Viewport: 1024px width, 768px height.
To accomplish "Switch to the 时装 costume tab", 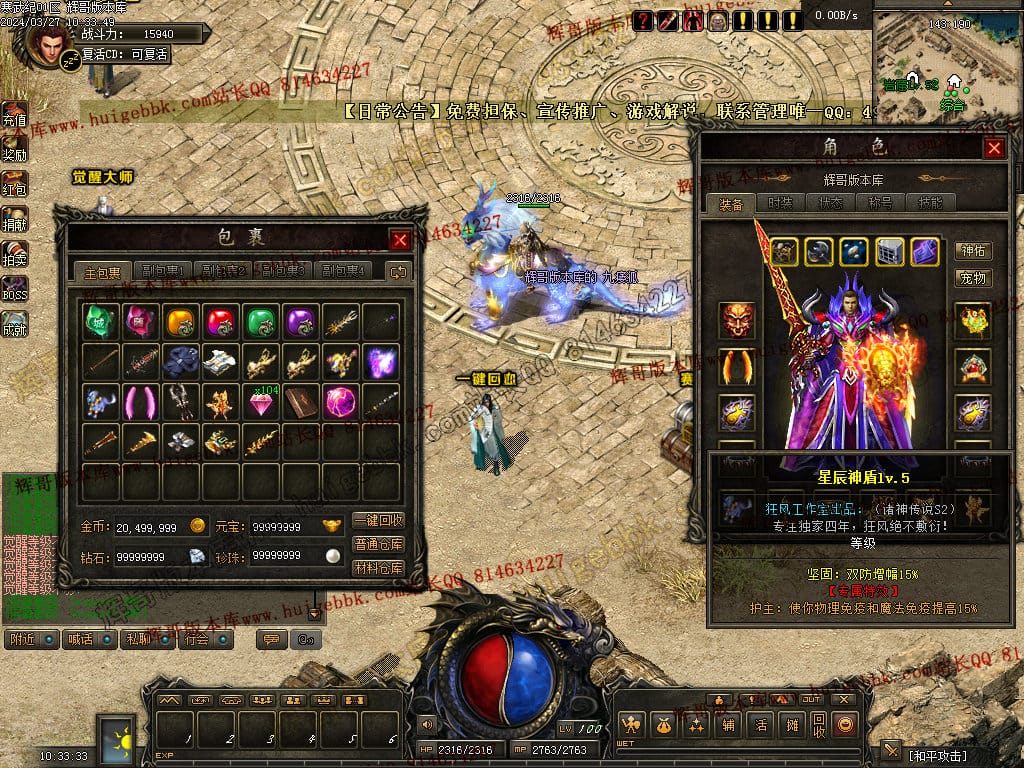I will 781,203.
